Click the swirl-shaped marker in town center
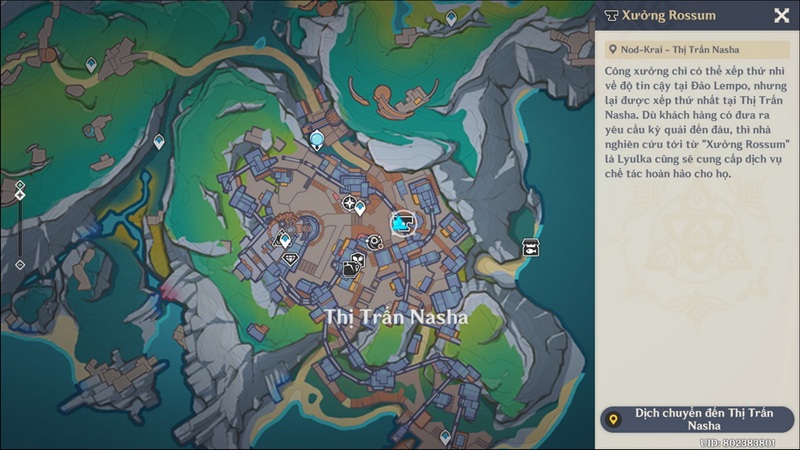Screen dimensions: 800x450 (x=374, y=241)
